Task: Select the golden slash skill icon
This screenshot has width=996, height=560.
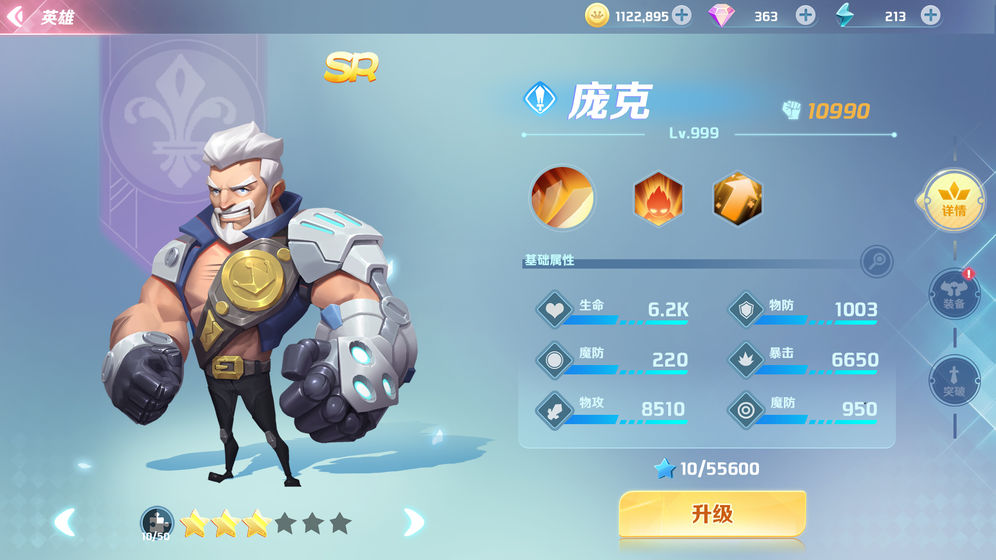Action: coord(562,197)
